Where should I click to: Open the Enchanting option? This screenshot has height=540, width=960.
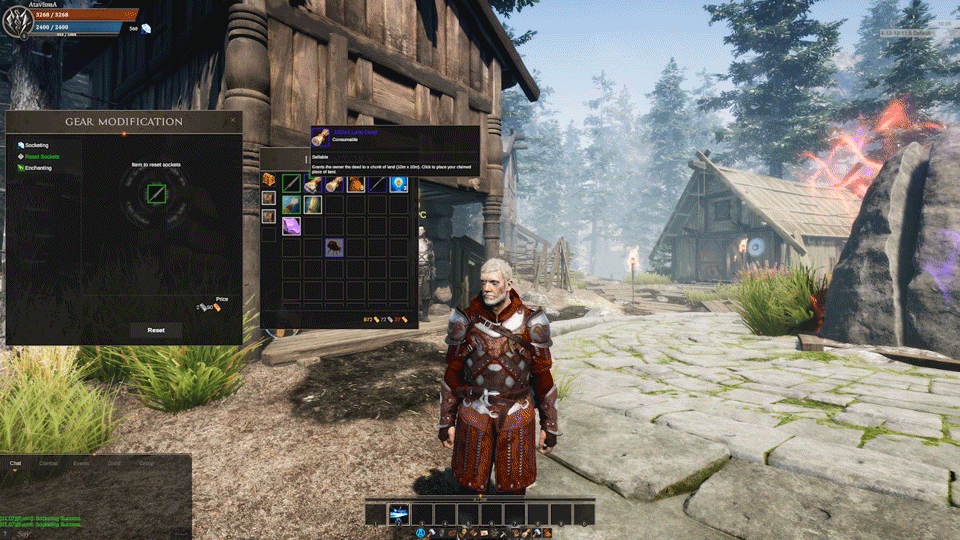38,168
